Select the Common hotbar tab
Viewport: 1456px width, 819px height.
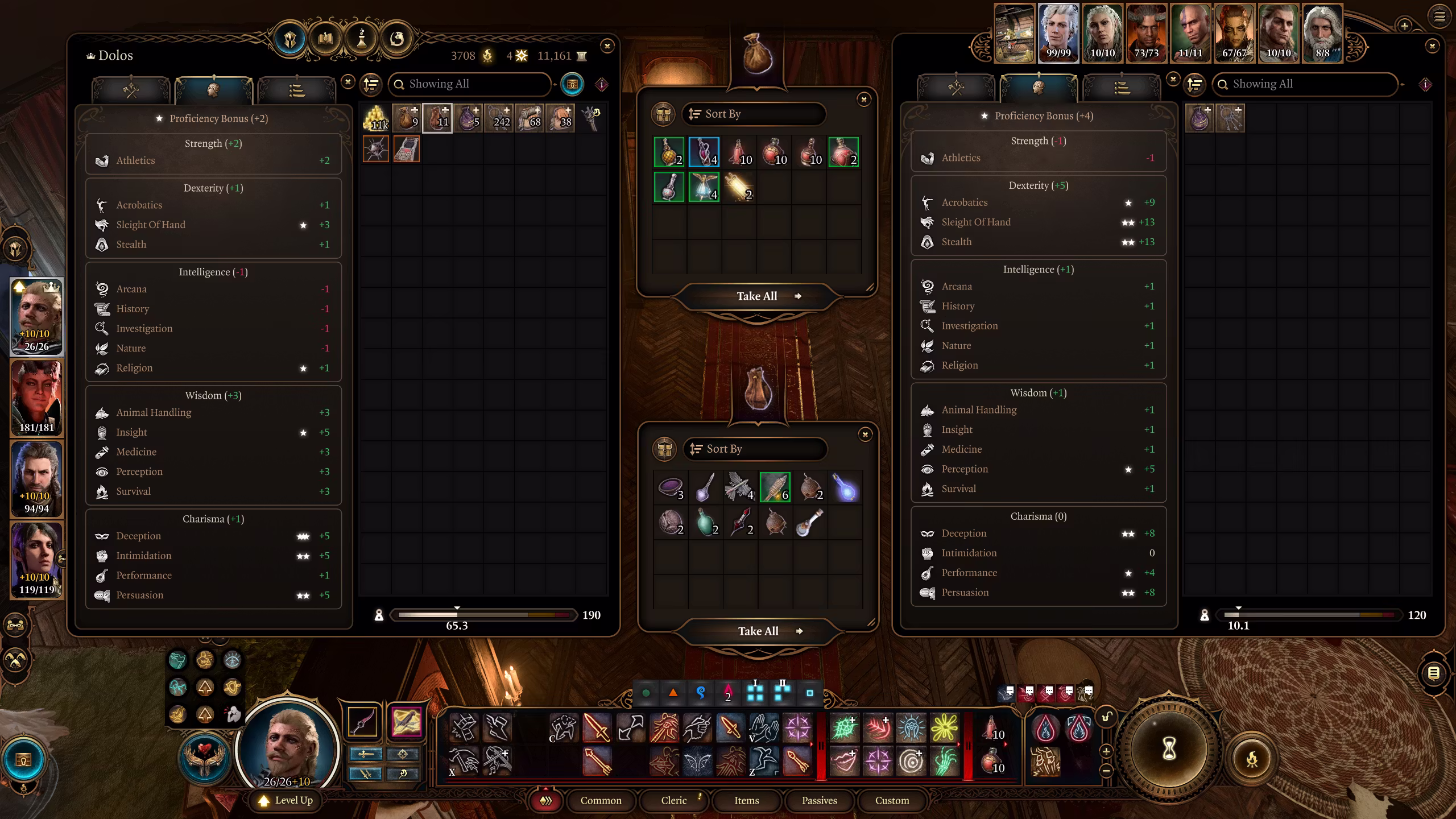[601, 800]
